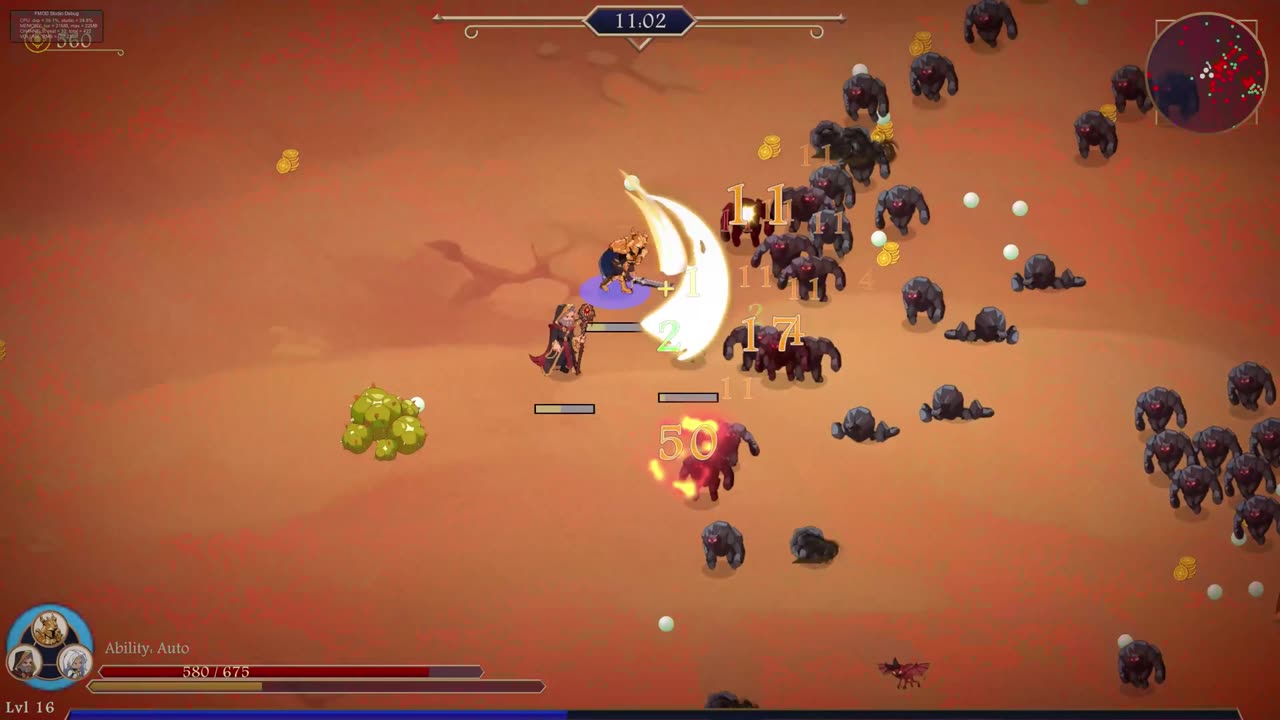Screen dimensions: 1280x720
Task: Select the golden armored knight portrait
Action: [x=49, y=629]
